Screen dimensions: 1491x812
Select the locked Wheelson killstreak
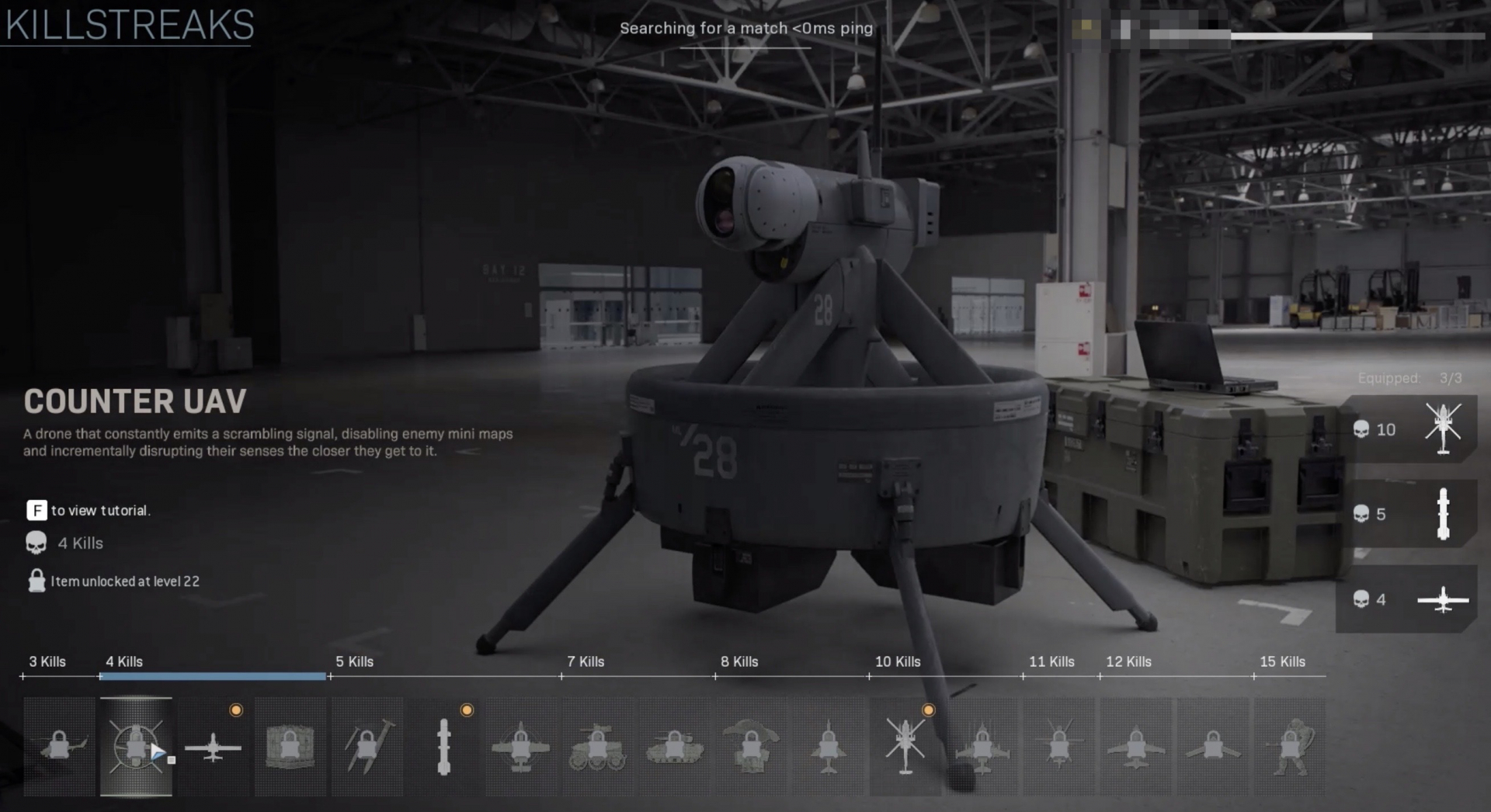[x=598, y=747]
